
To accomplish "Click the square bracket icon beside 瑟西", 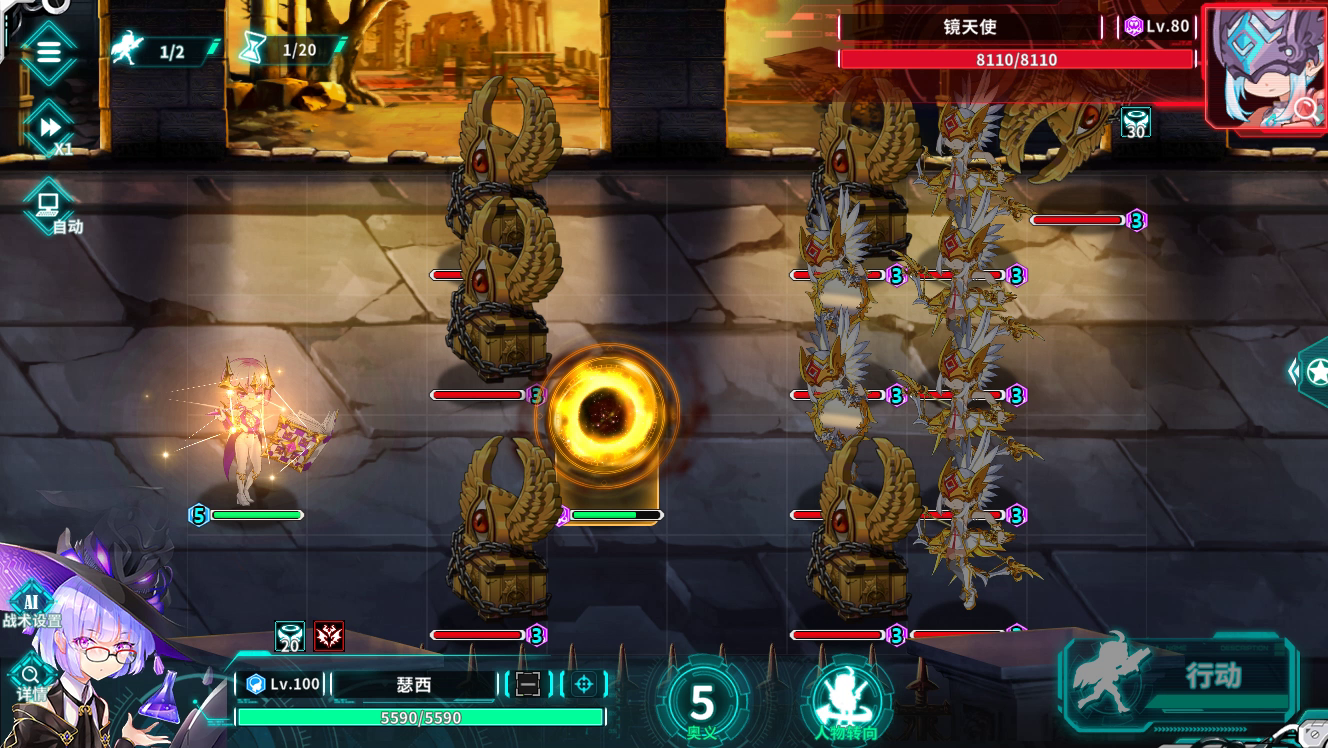I will [x=528, y=684].
